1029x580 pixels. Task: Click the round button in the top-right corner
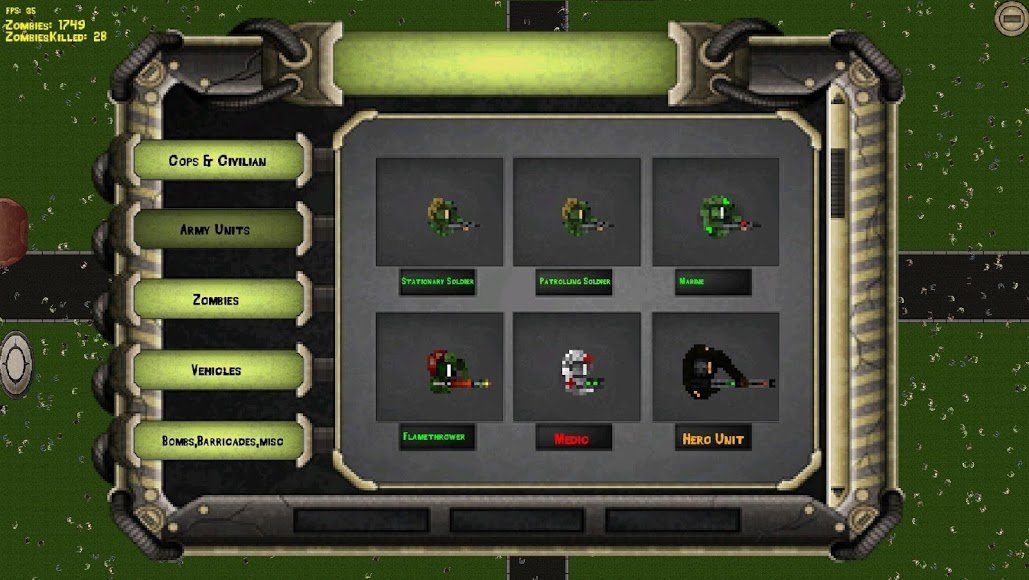tap(1010, 17)
